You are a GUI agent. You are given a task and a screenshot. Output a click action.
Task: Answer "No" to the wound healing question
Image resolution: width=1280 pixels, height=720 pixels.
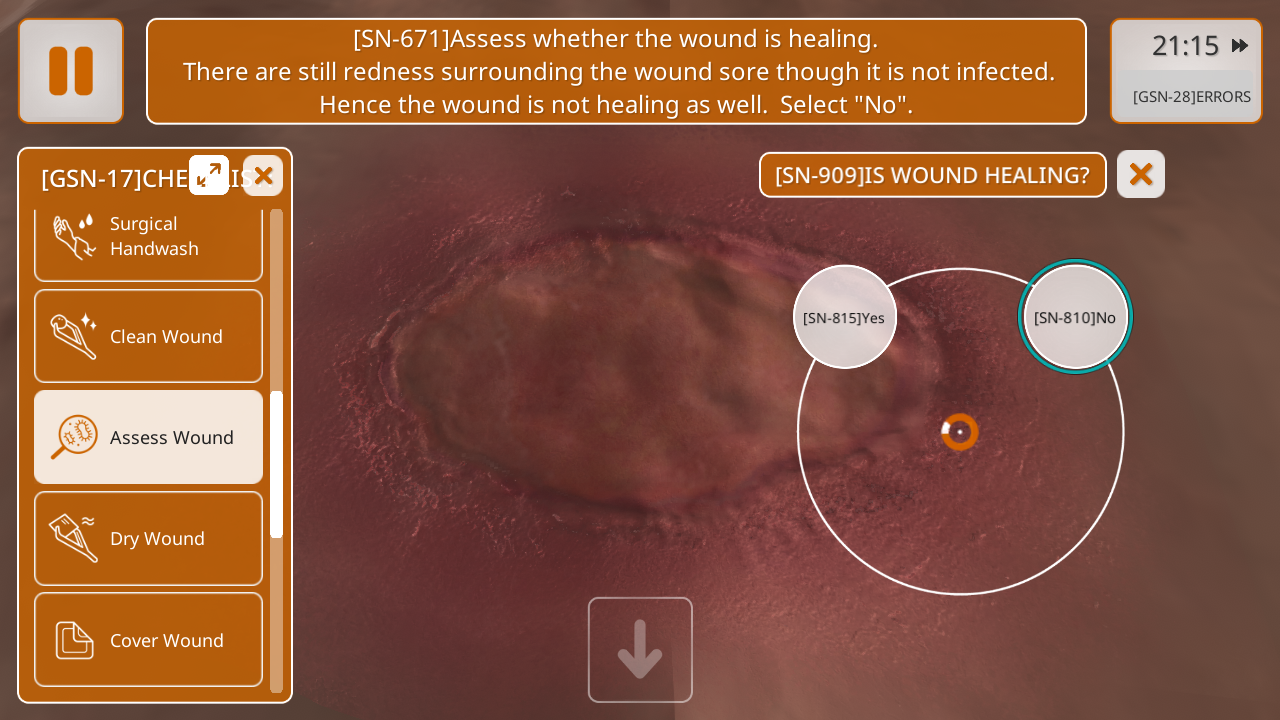(1076, 317)
